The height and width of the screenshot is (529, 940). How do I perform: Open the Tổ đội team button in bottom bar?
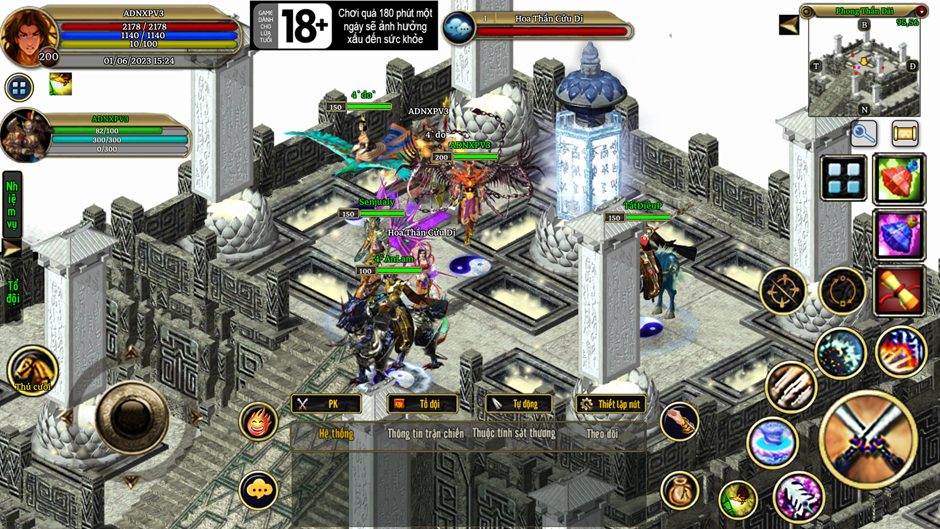422,404
